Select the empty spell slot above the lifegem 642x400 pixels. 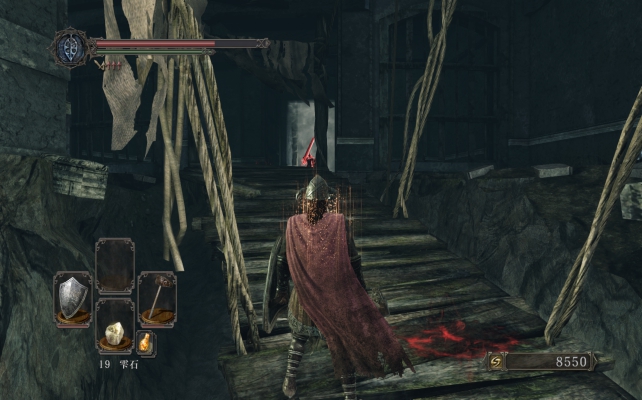click(115, 266)
